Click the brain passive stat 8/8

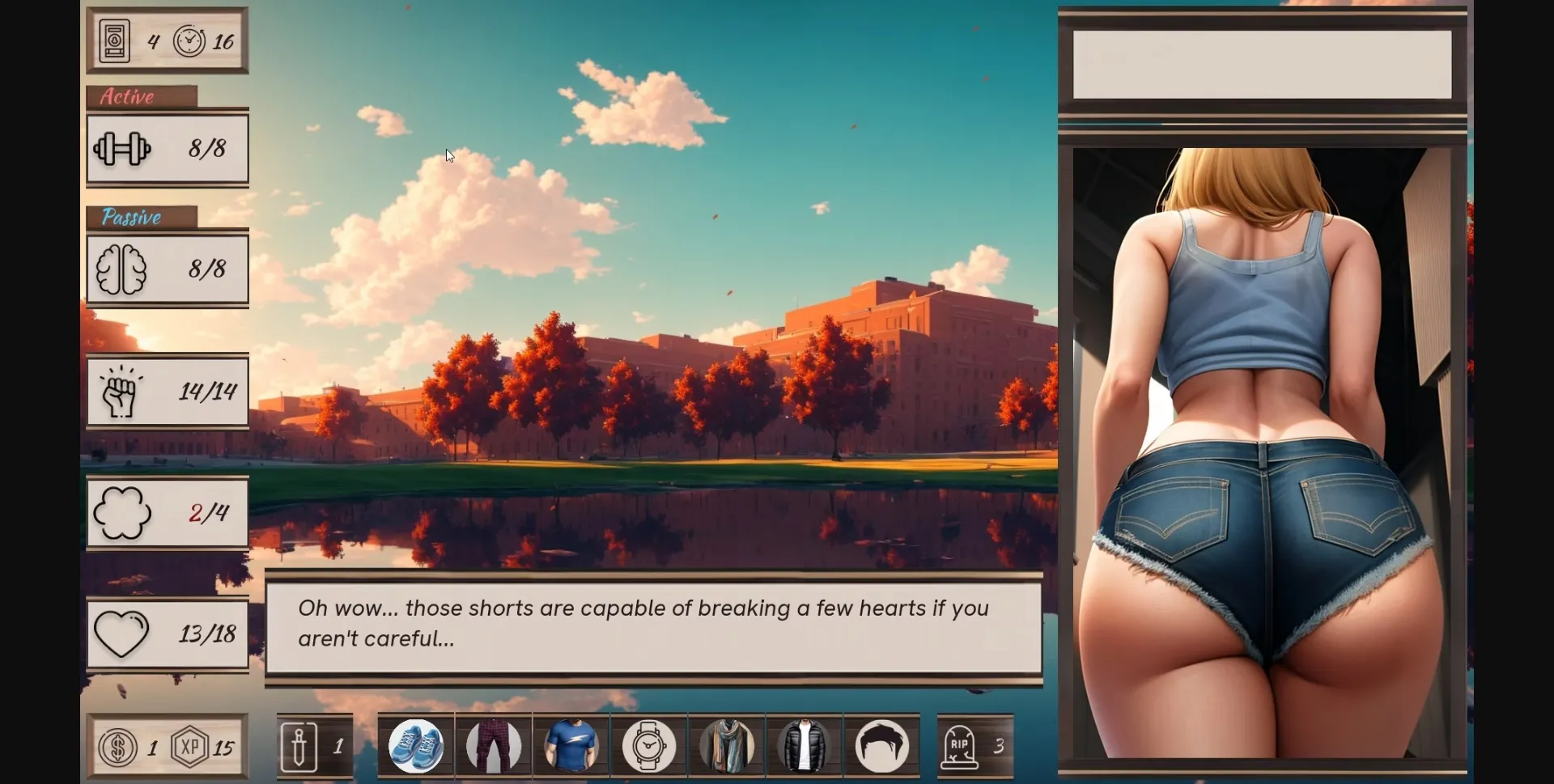coord(168,270)
